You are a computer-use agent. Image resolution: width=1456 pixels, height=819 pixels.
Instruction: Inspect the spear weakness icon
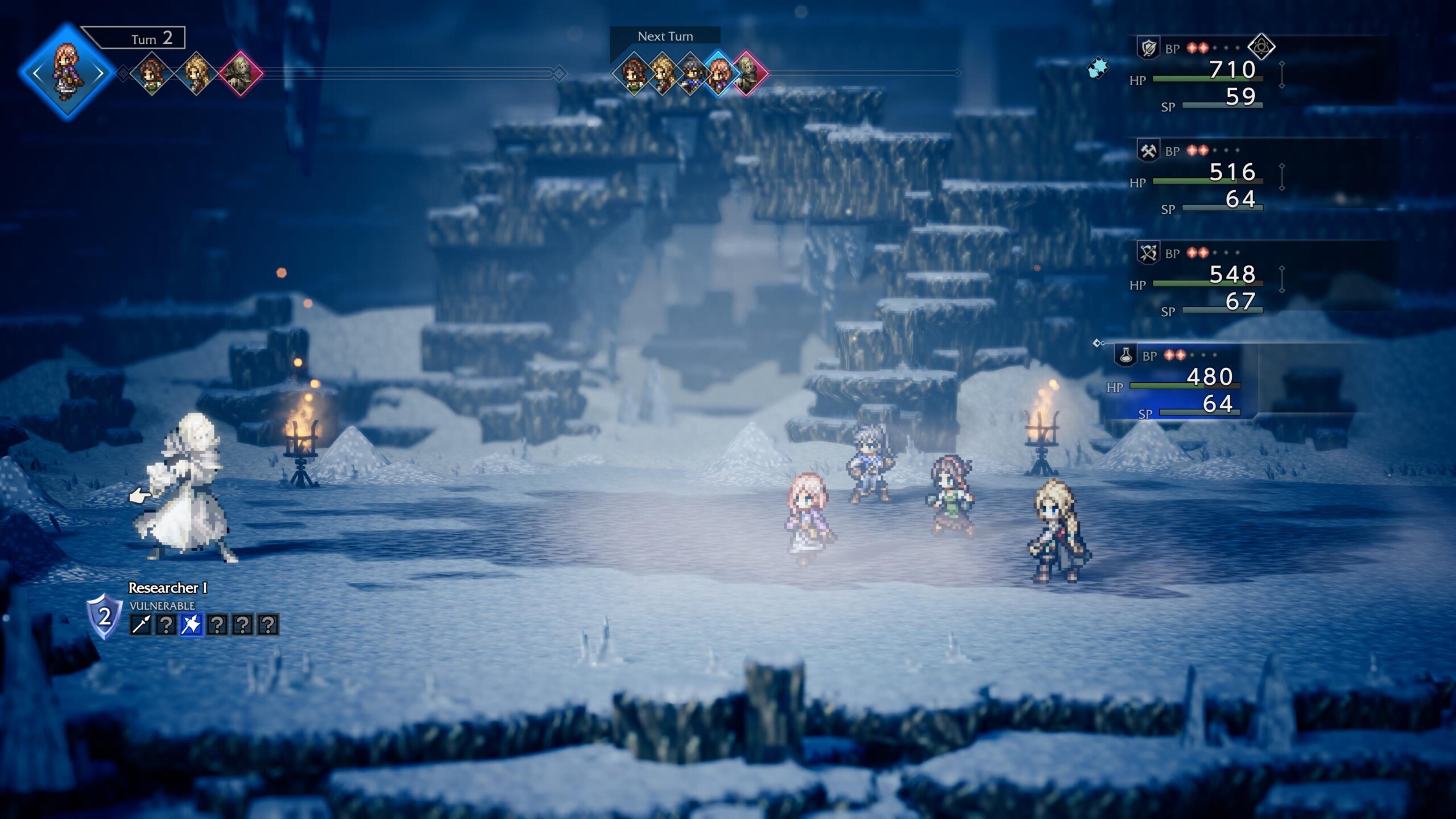(140, 624)
